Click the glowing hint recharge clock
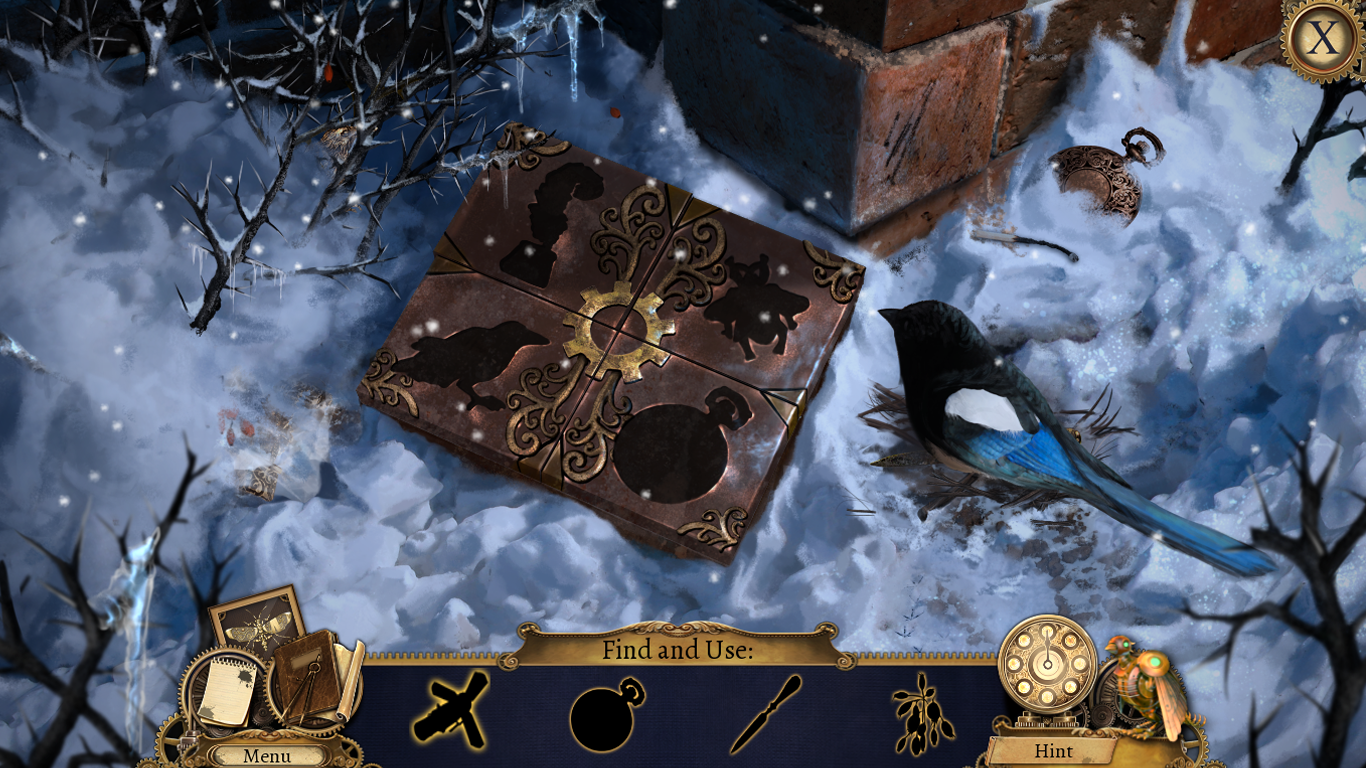Viewport: 1366px width, 768px height. tap(1048, 665)
